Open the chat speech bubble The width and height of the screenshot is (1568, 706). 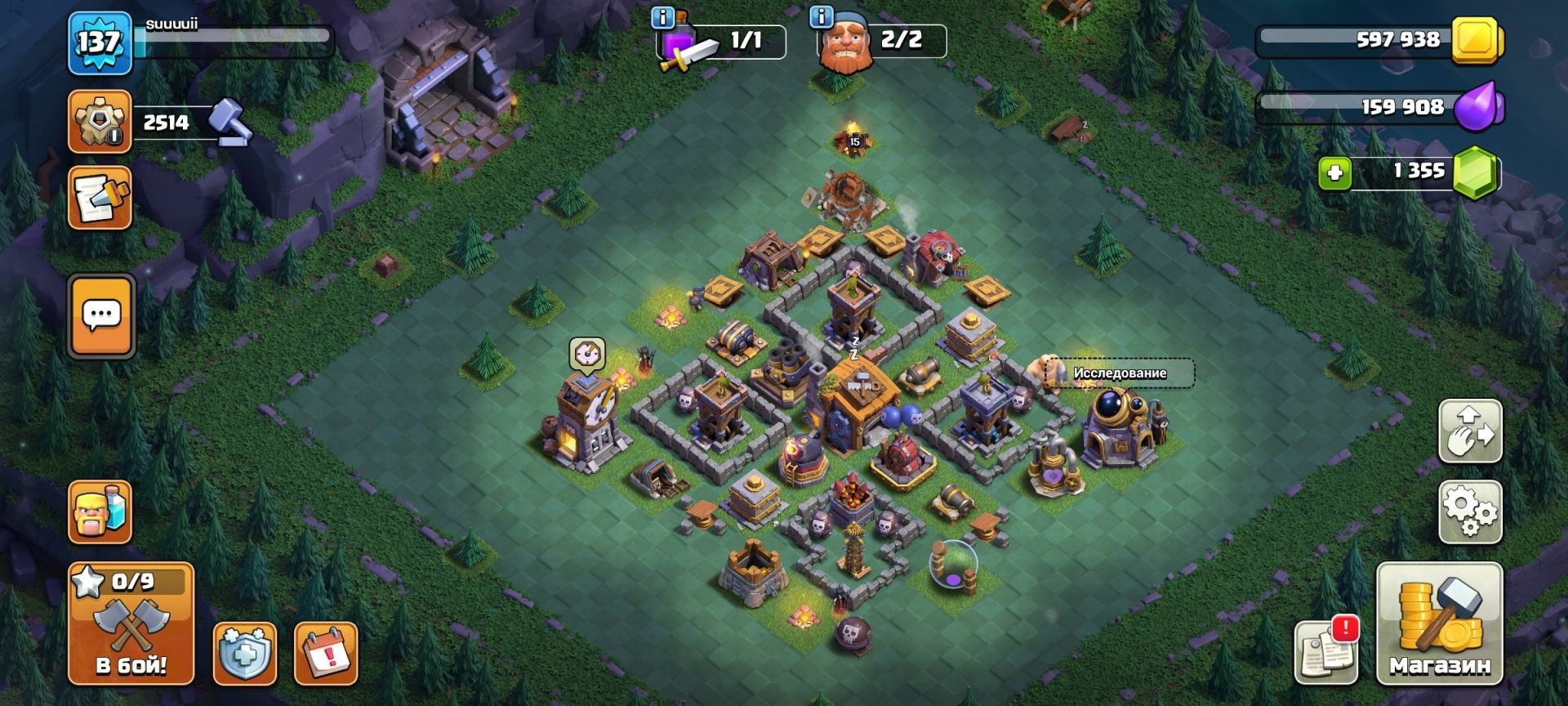[102, 316]
